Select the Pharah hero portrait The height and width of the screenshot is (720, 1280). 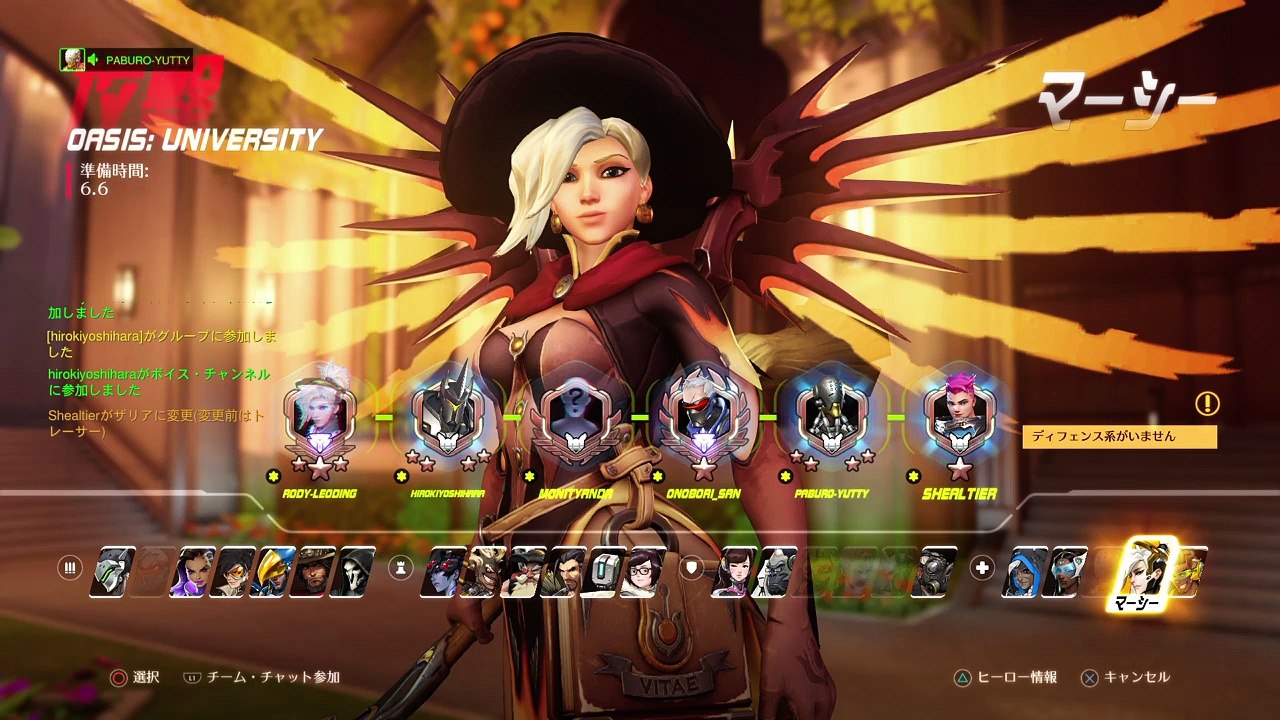point(273,572)
